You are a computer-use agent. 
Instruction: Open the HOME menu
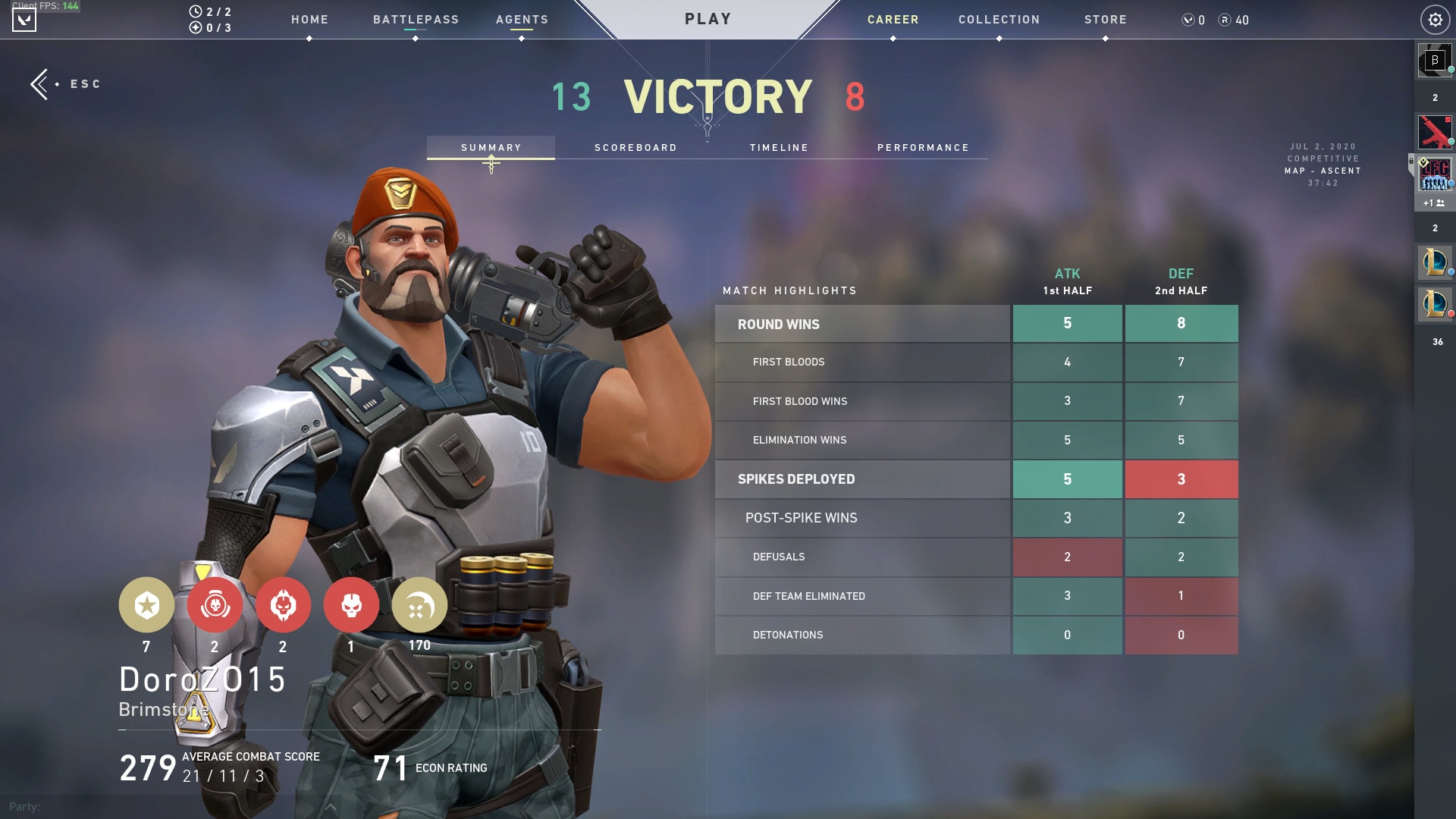[x=309, y=20]
